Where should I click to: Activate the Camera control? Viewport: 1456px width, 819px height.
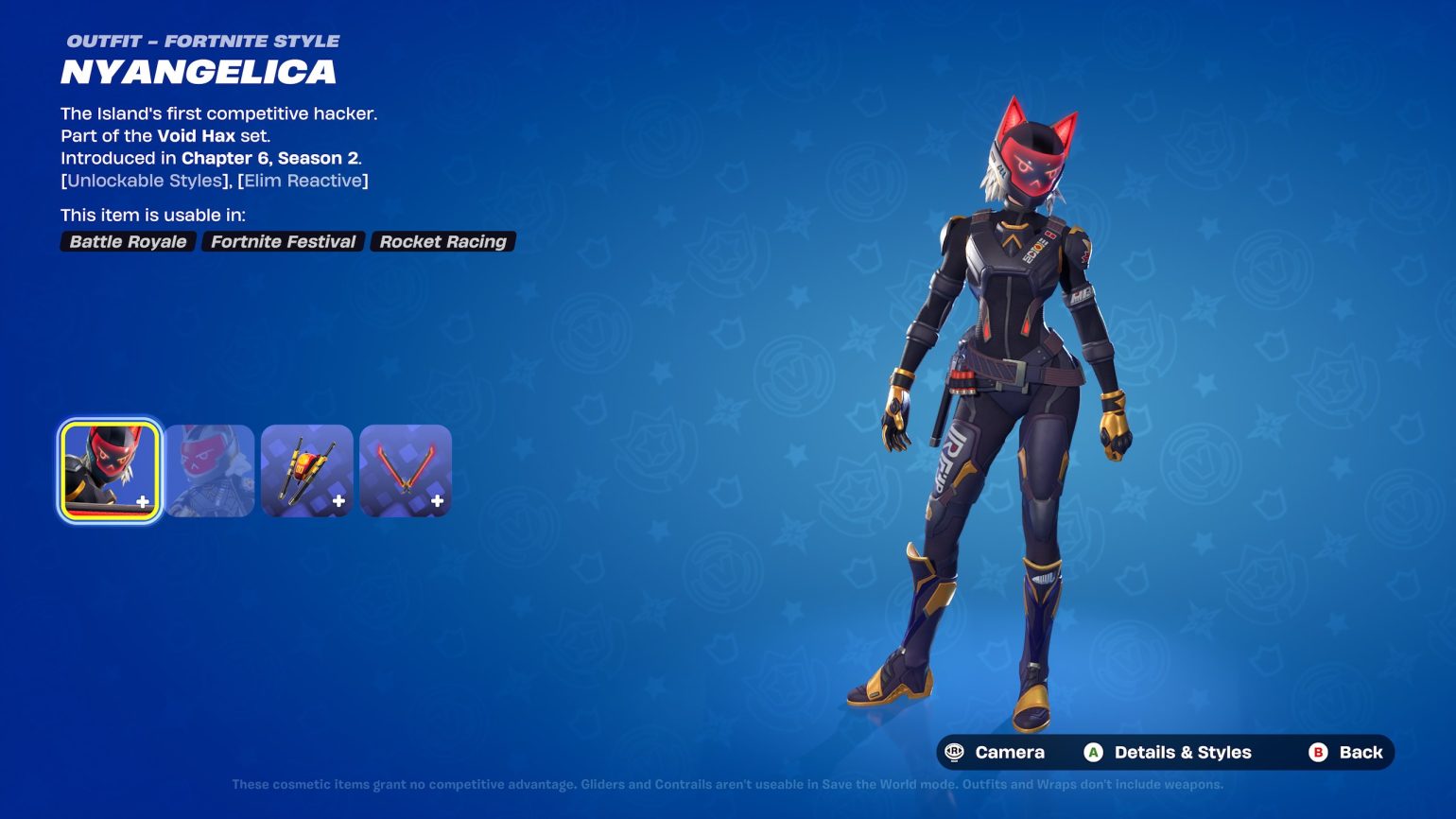[x=996, y=753]
